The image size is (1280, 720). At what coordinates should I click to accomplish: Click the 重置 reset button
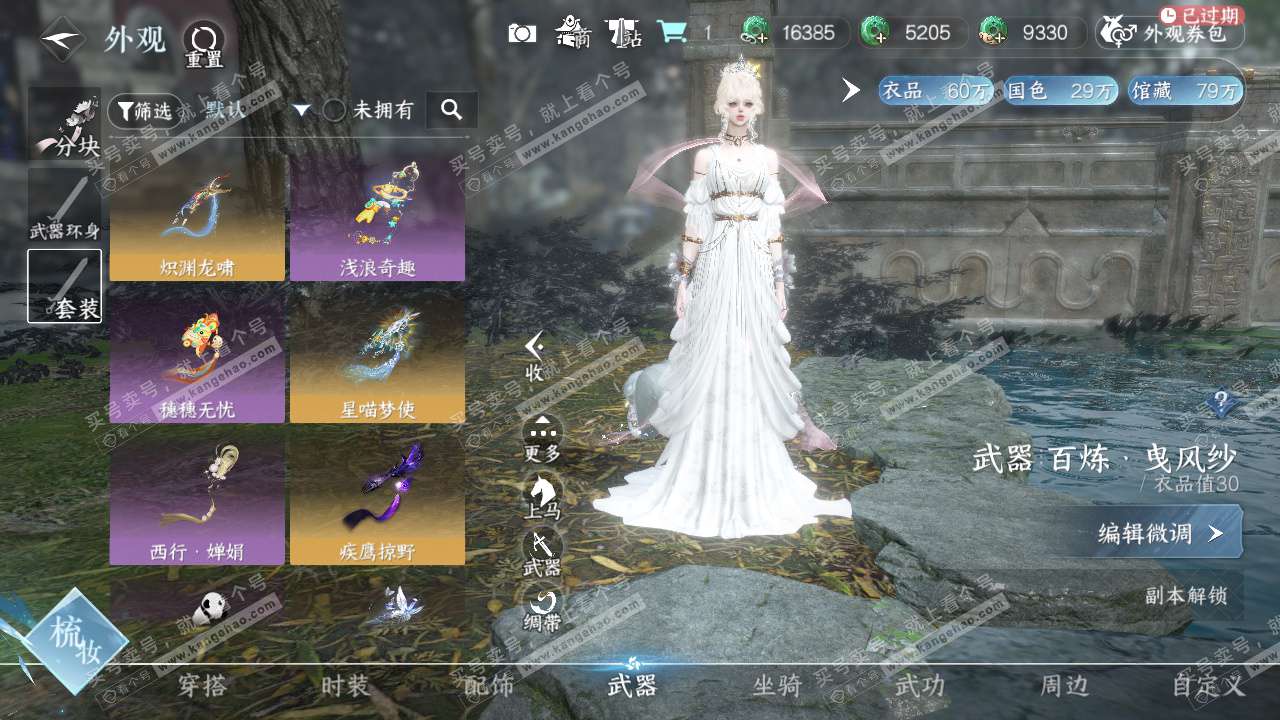click(204, 43)
